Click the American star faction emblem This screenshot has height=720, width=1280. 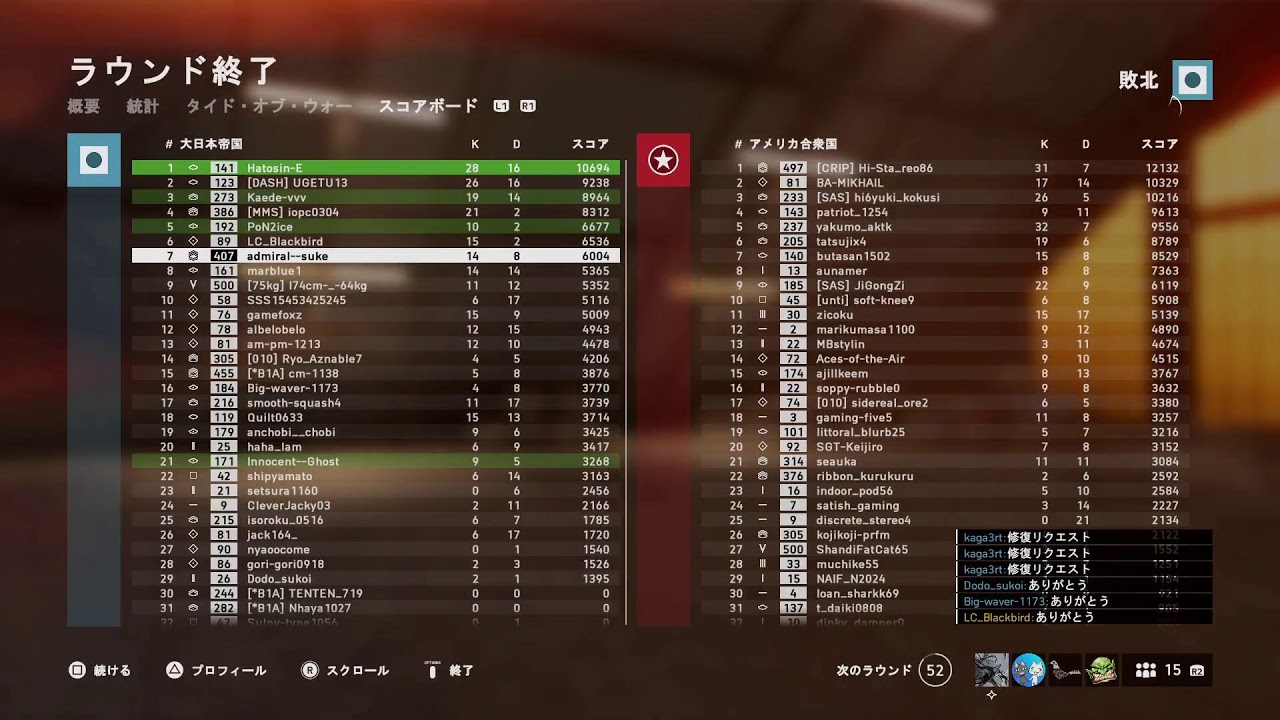pyautogui.click(x=664, y=160)
